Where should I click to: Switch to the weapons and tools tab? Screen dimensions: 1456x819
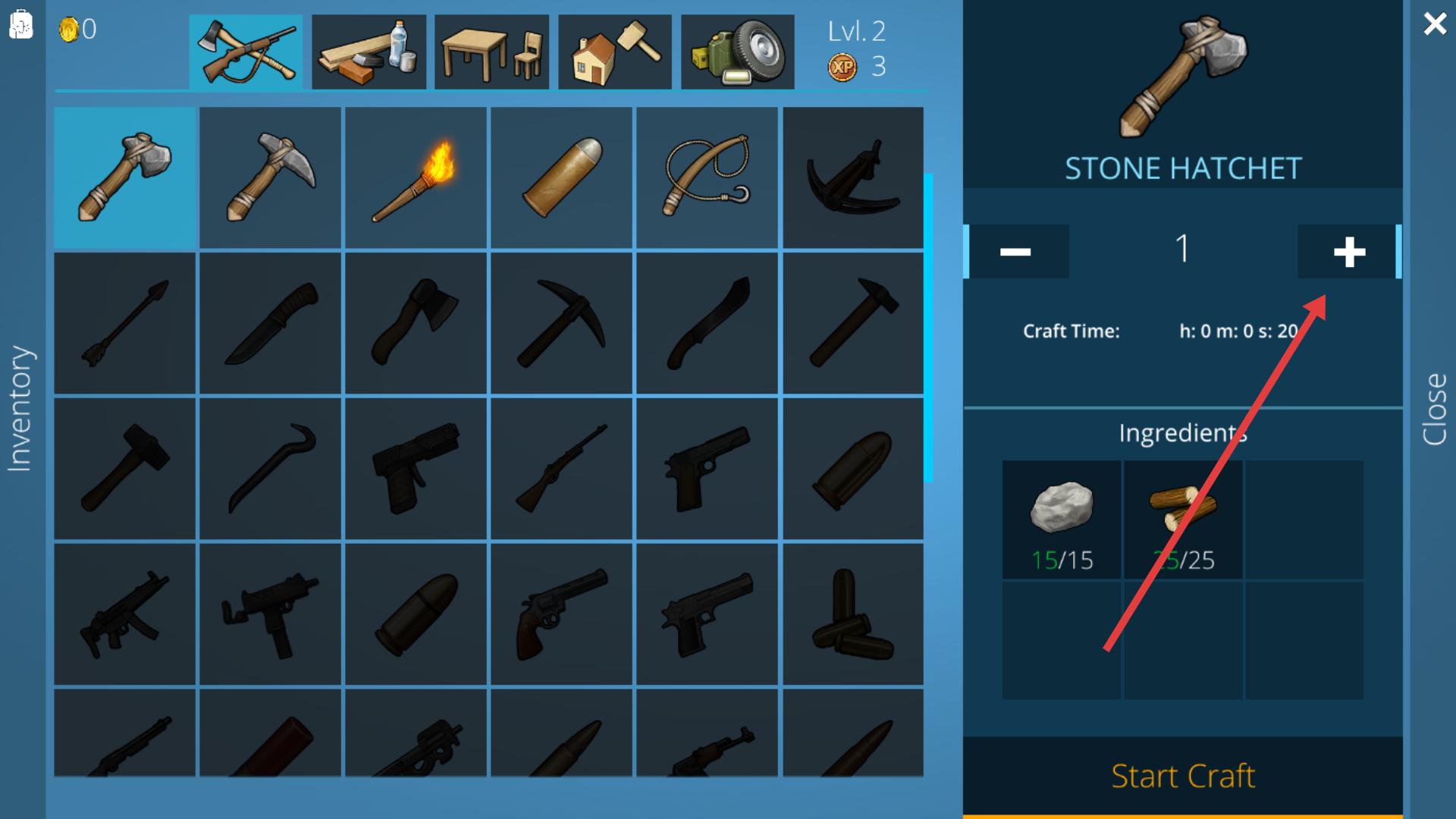tap(246, 52)
